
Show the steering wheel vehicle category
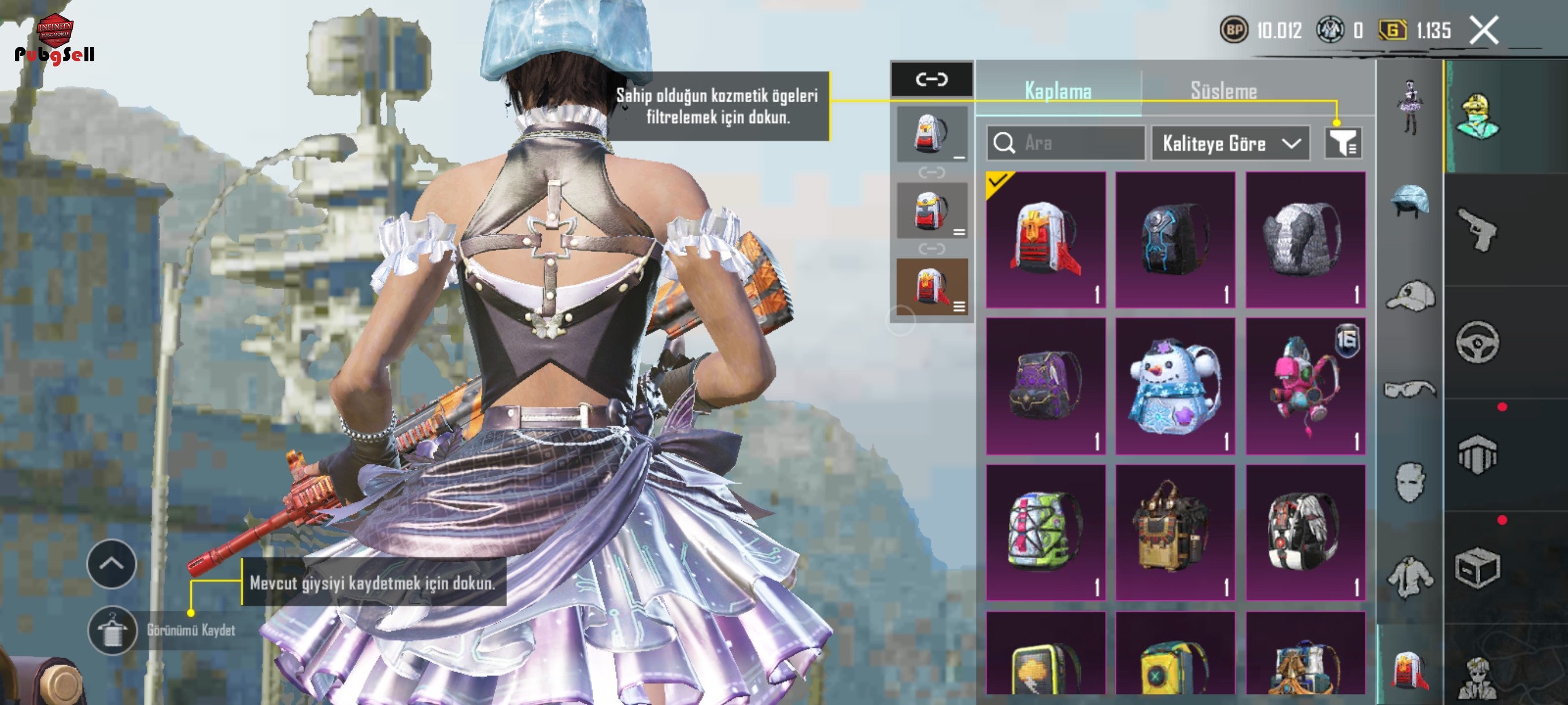pos(1478,342)
